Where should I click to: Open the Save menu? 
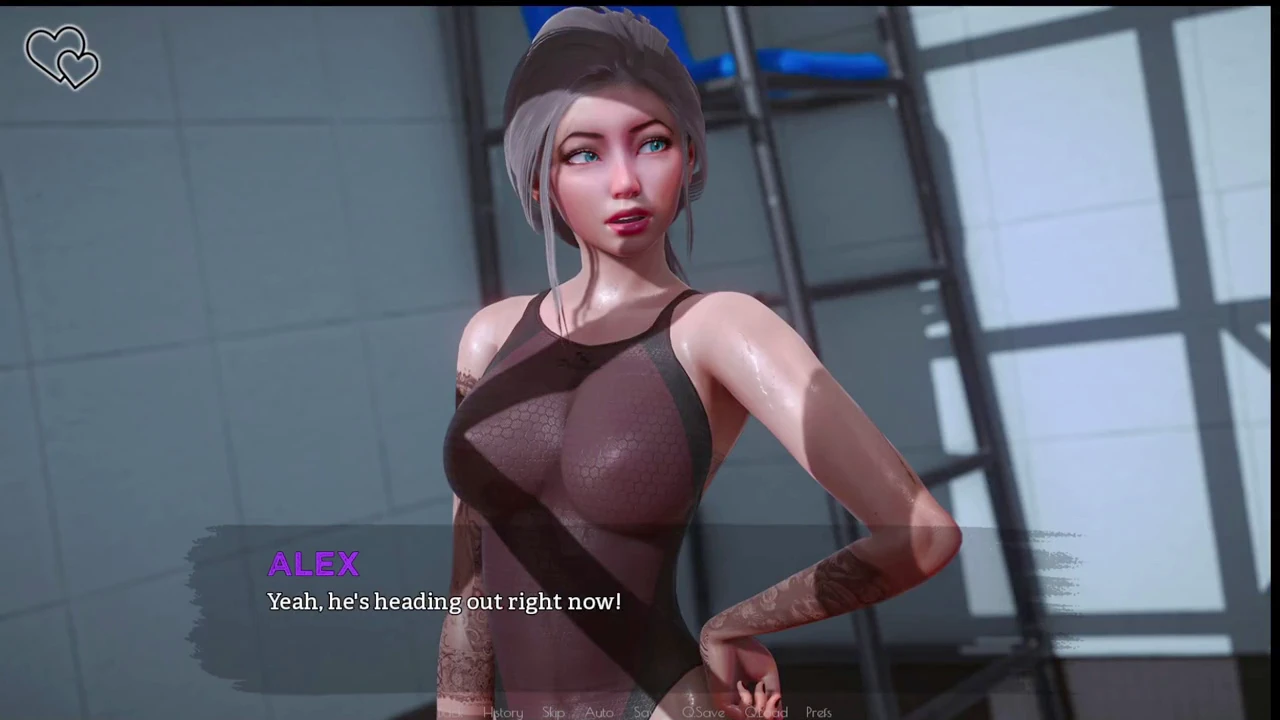click(x=645, y=712)
